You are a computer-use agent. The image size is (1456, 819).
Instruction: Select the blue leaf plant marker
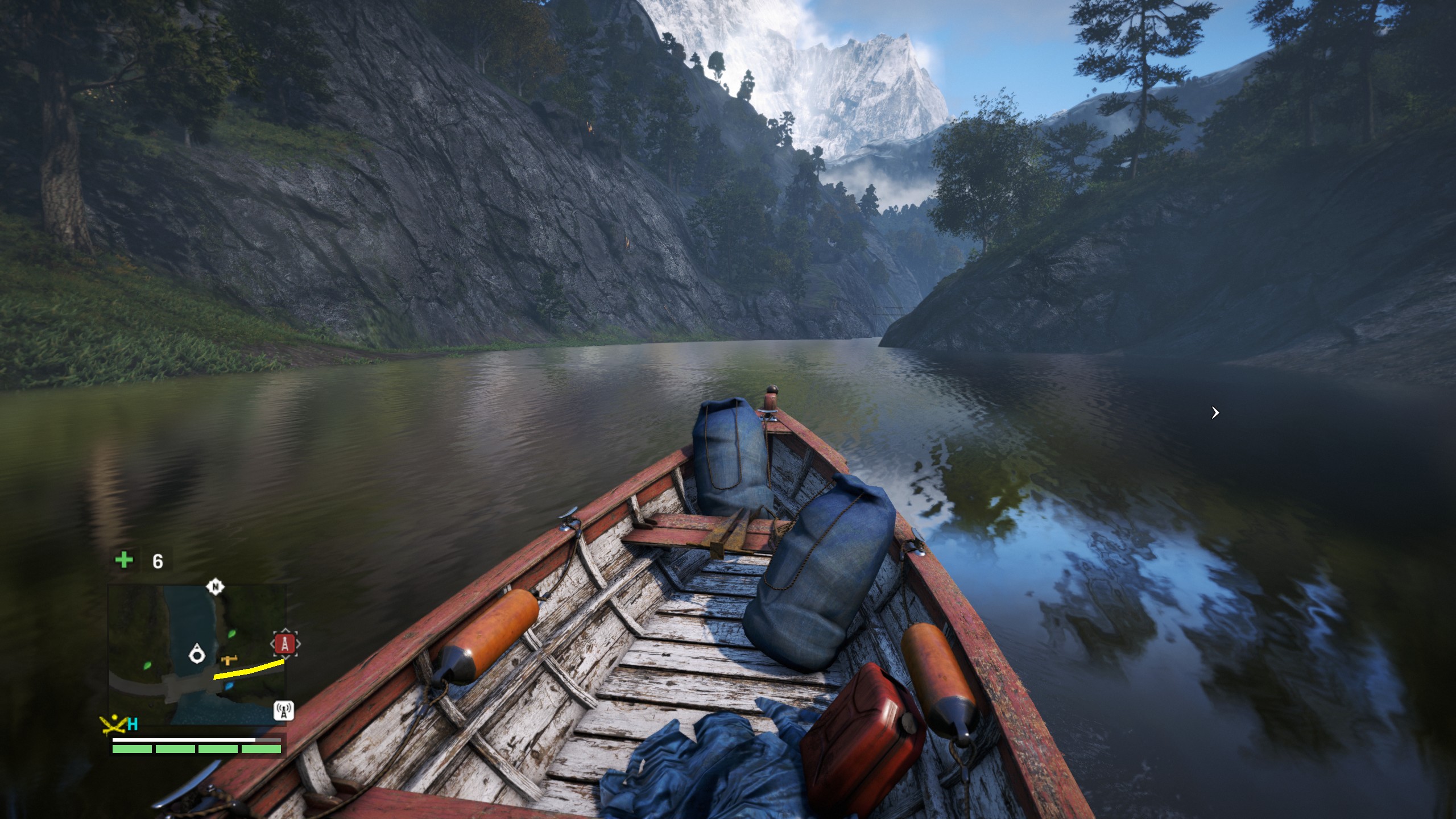coord(229,686)
